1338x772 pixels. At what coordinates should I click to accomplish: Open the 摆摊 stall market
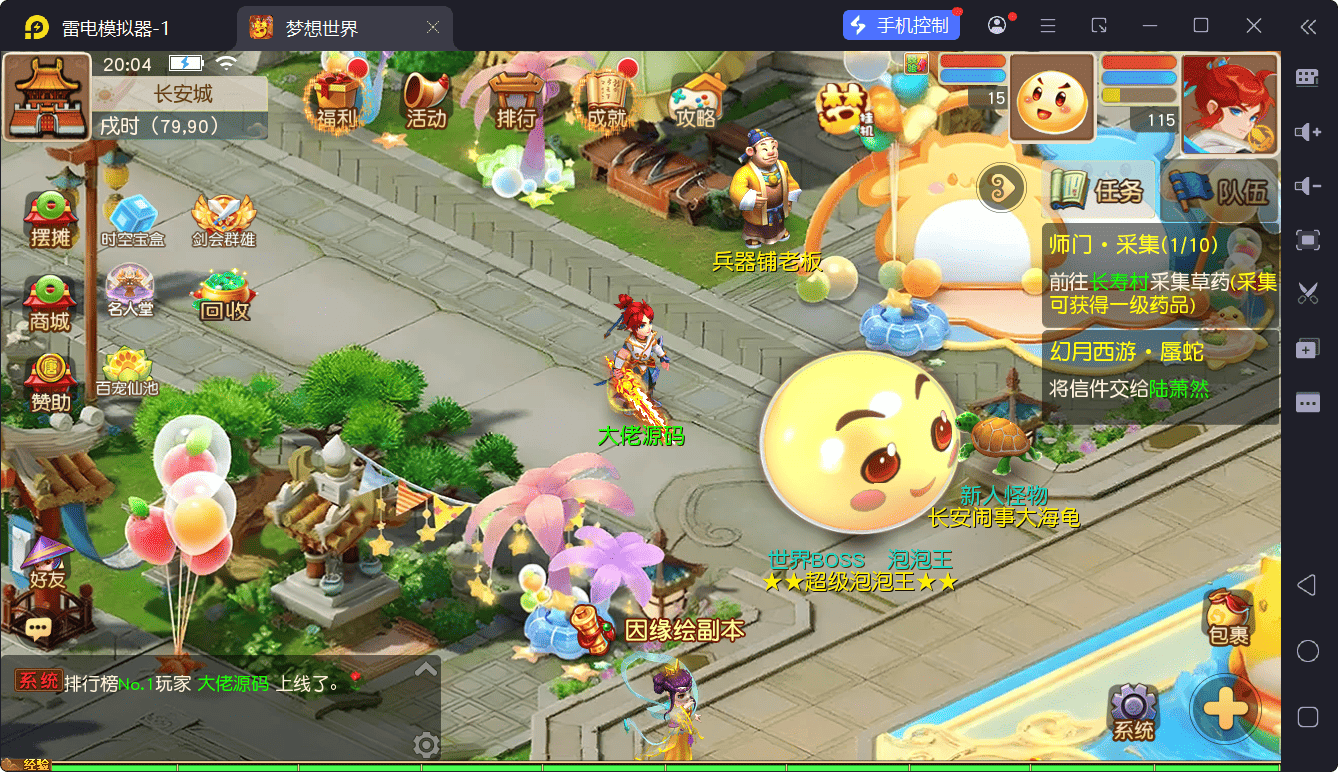50,218
